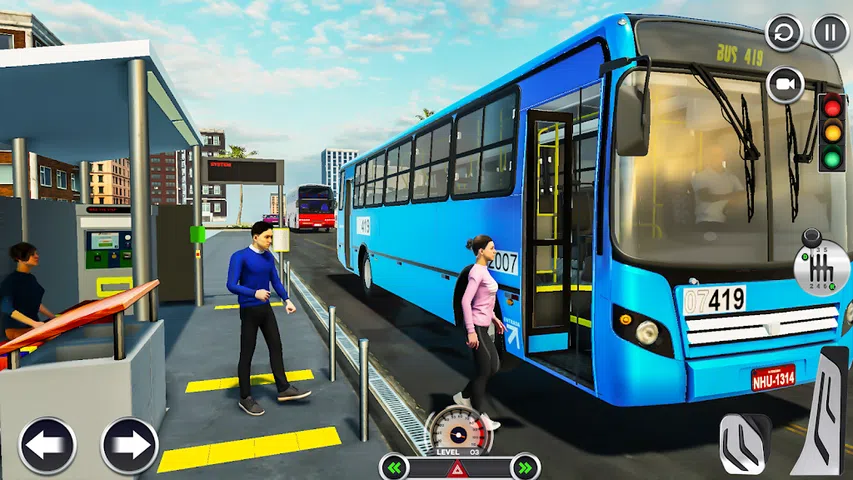
Task: Turn on the left turn indicator
Action: (x=393, y=466)
